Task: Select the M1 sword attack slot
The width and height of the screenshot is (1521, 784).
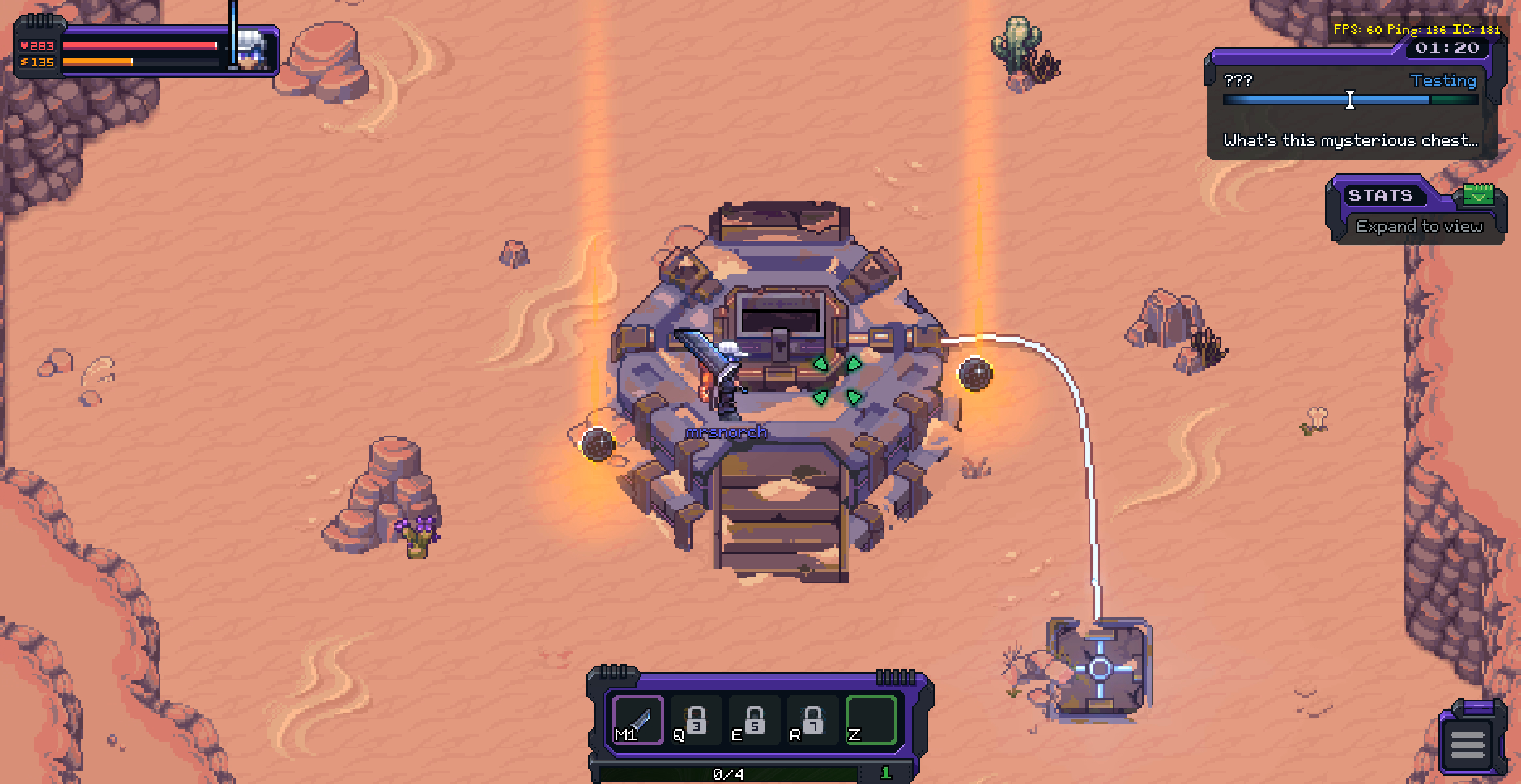Action: tap(638, 720)
